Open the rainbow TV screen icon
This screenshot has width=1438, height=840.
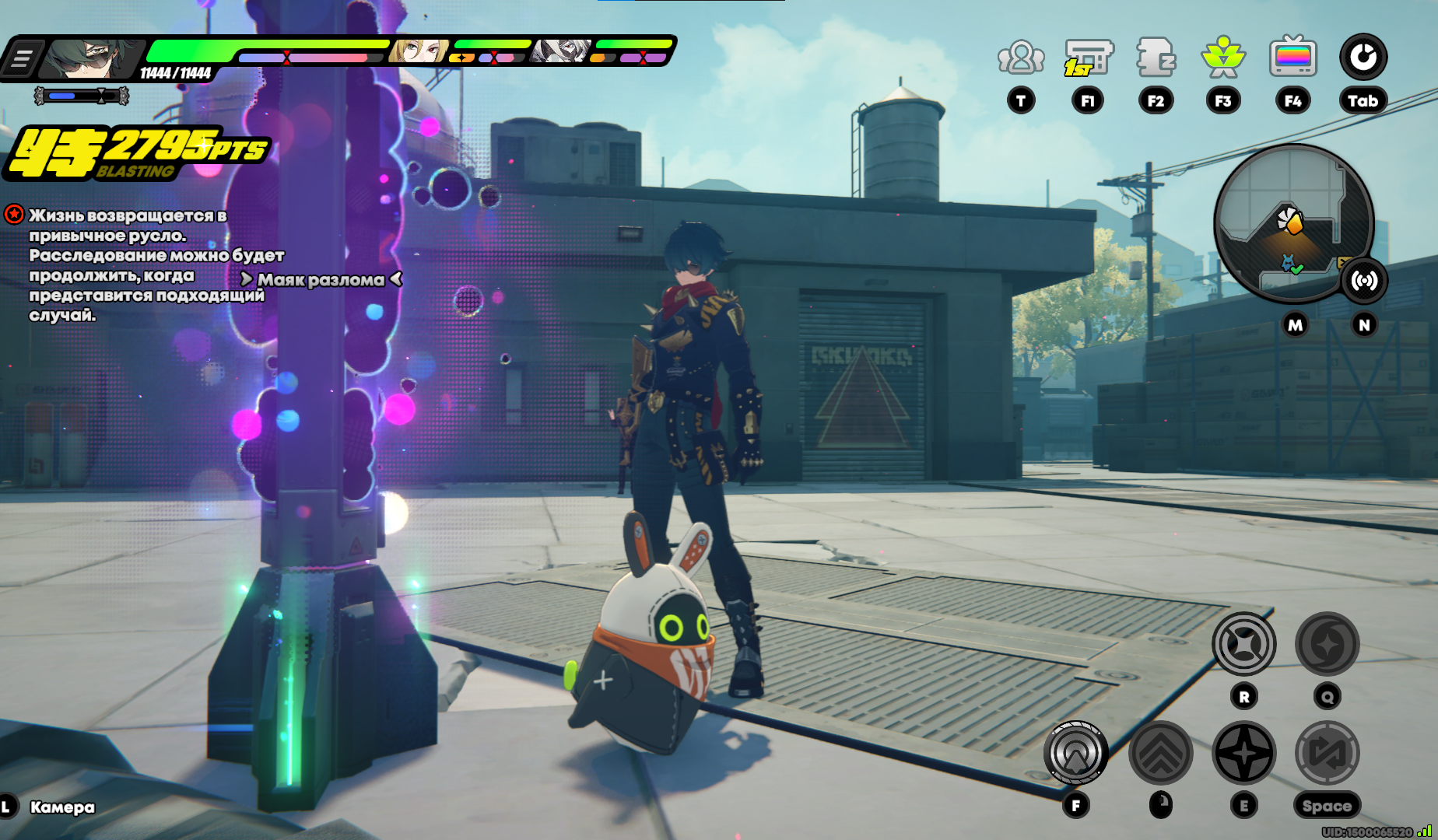click(1292, 58)
